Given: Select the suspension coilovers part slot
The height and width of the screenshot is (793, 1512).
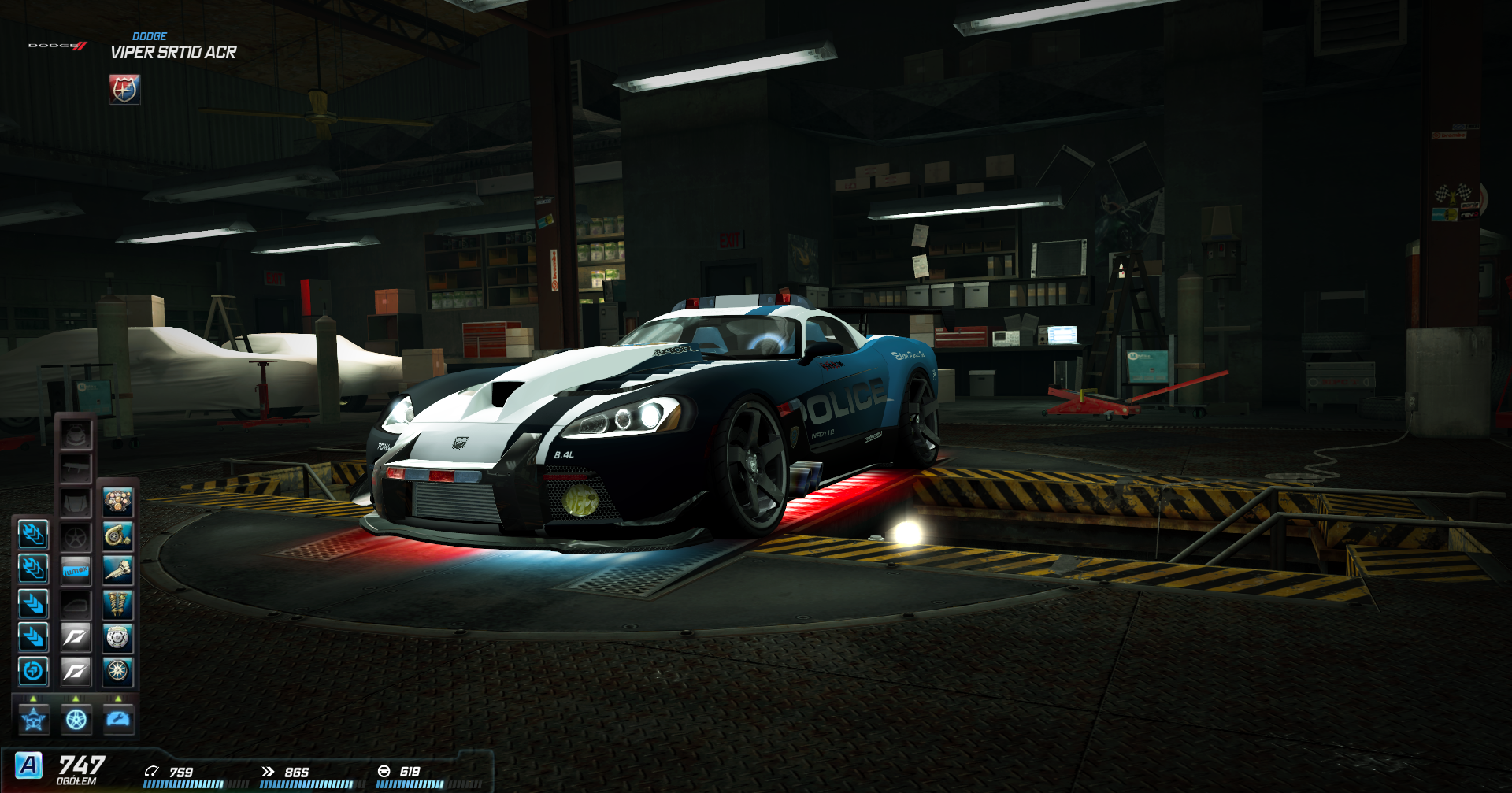Looking at the screenshot, I should pos(118,604).
